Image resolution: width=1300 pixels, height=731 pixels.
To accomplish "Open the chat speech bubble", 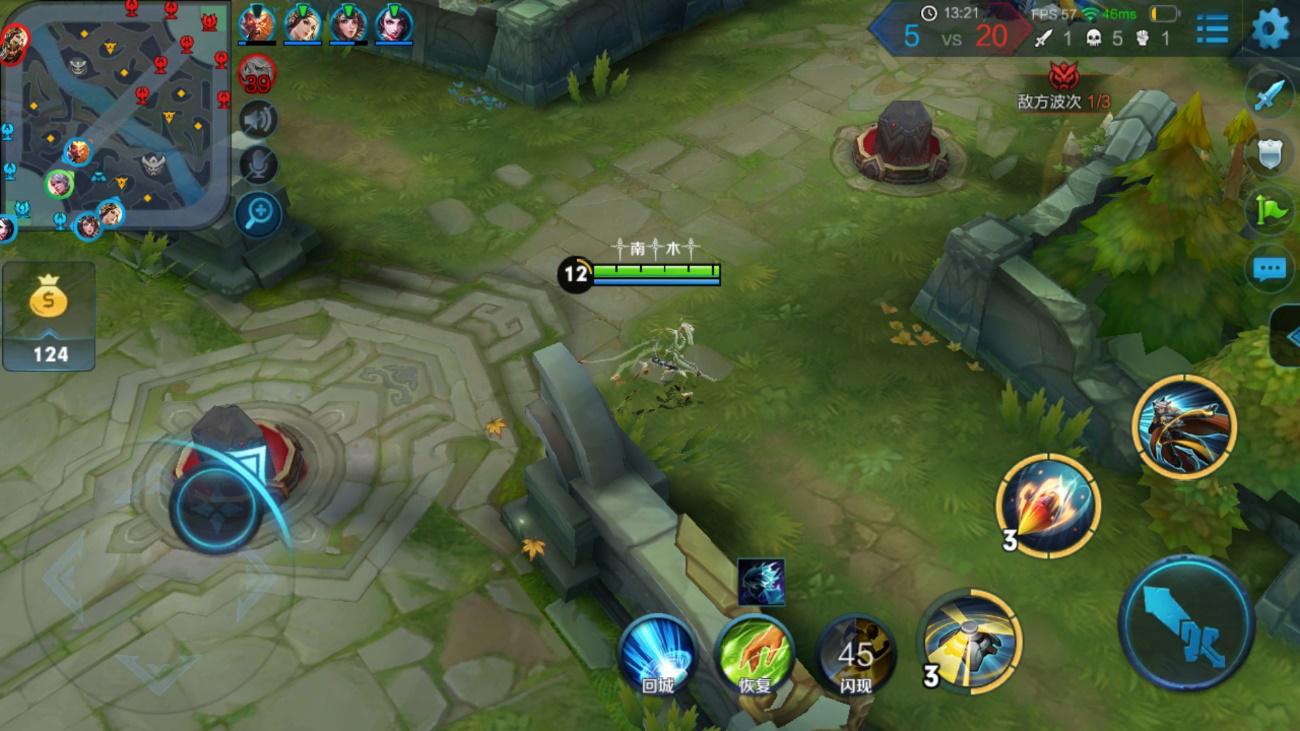I will [1269, 269].
